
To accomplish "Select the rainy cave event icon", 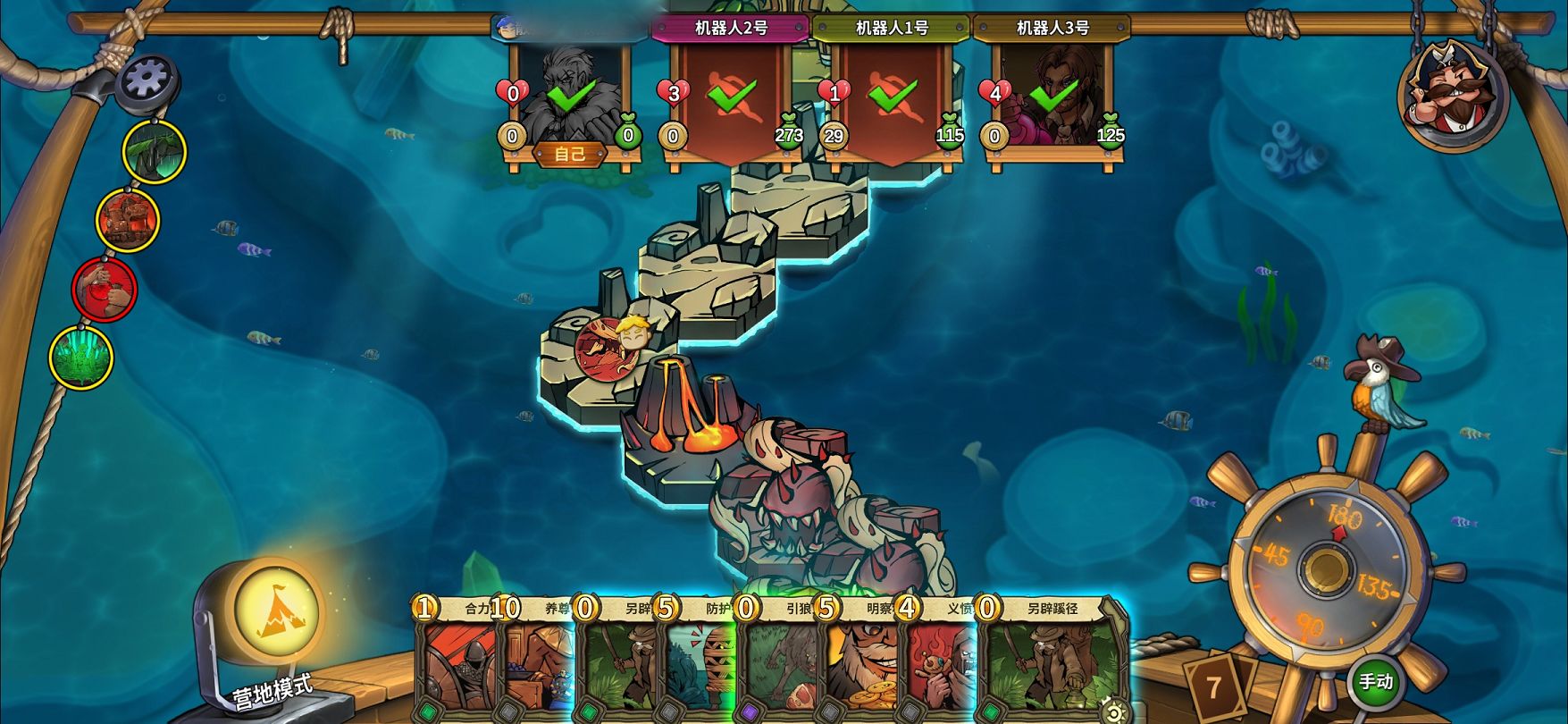I will [154, 151].
